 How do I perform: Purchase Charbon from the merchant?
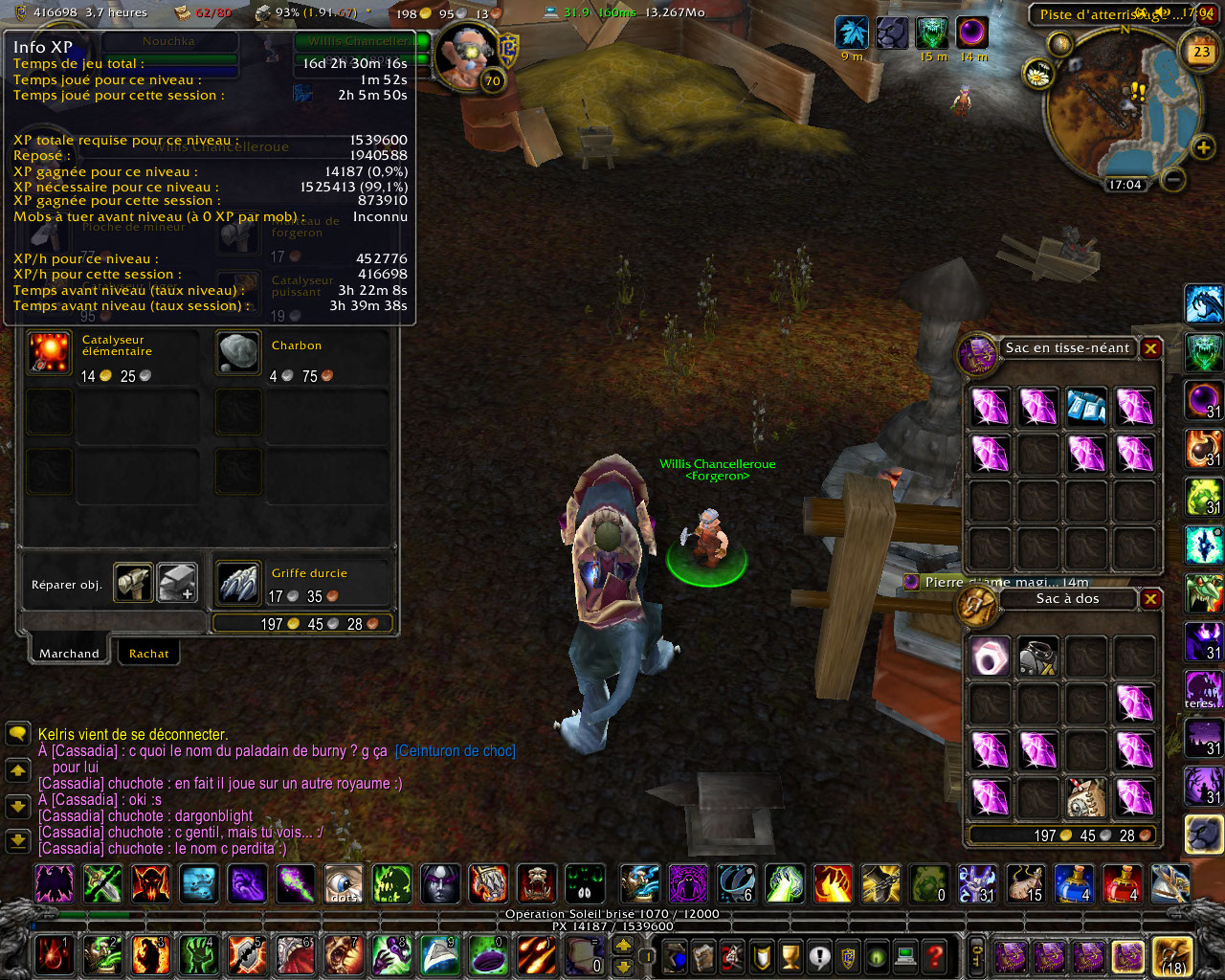pyautogui.click(x=237, y=354)
